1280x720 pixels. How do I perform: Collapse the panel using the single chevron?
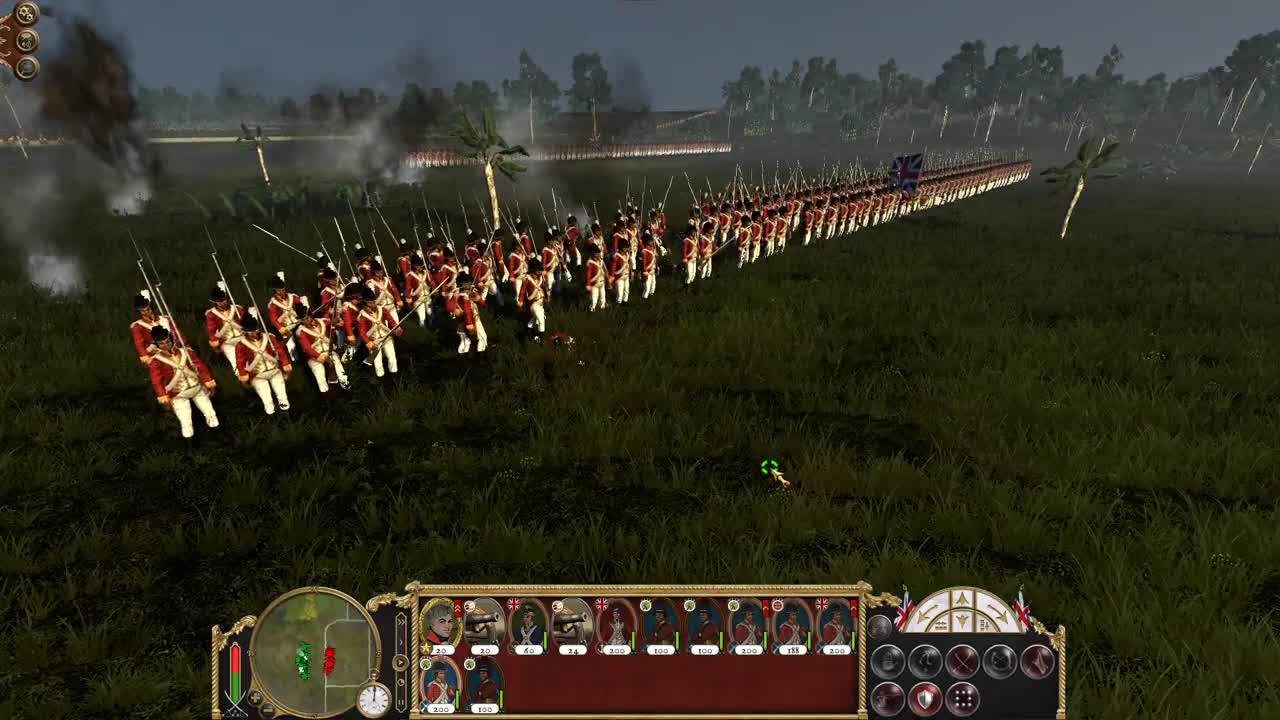coord(402,642)
